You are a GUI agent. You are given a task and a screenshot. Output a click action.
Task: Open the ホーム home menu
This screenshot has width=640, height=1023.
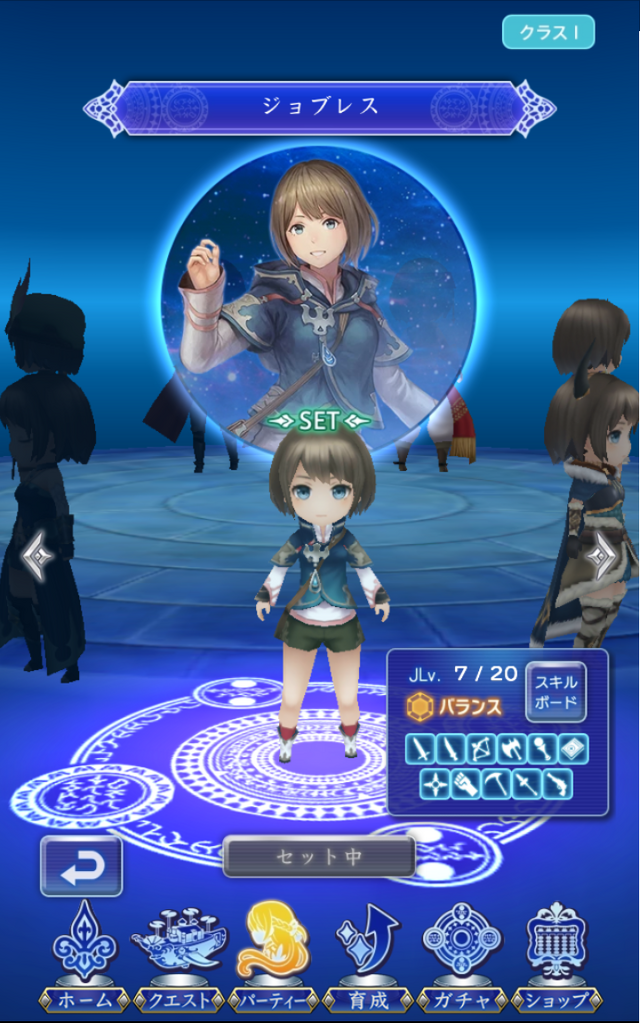coord(83,955)
